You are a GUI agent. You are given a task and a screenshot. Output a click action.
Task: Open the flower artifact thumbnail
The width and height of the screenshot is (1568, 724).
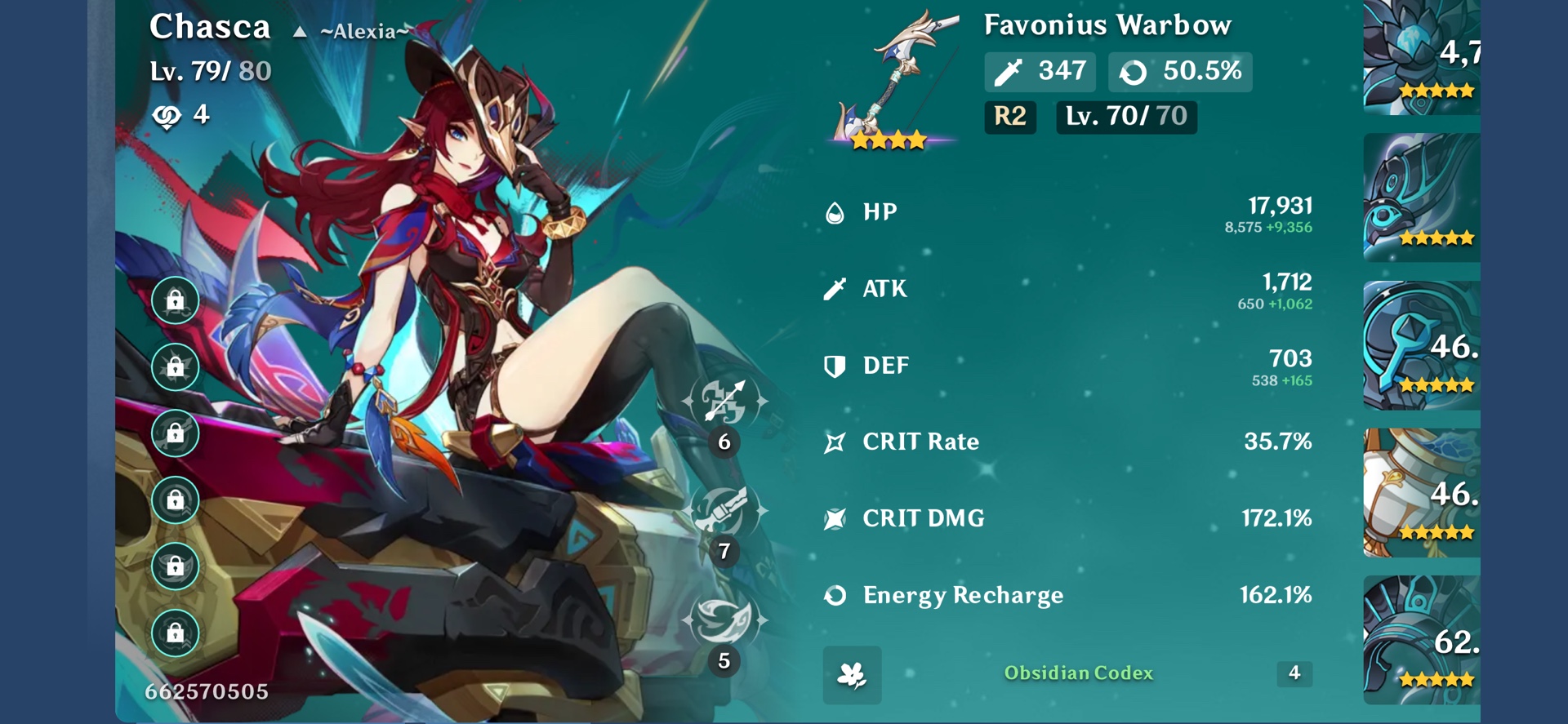pos(1421,57)
